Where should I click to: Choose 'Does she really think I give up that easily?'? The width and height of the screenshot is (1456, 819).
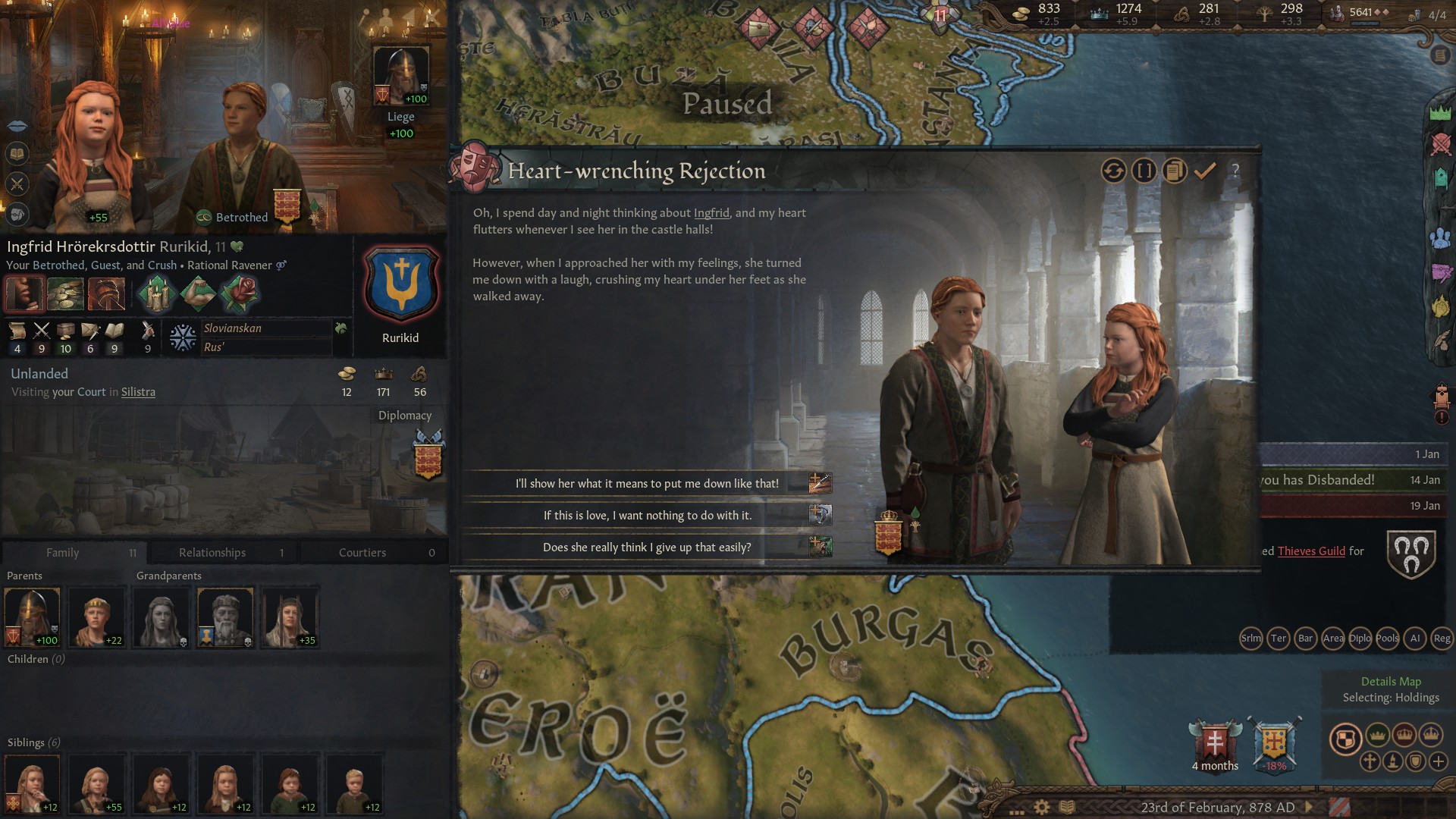(648, 546)
